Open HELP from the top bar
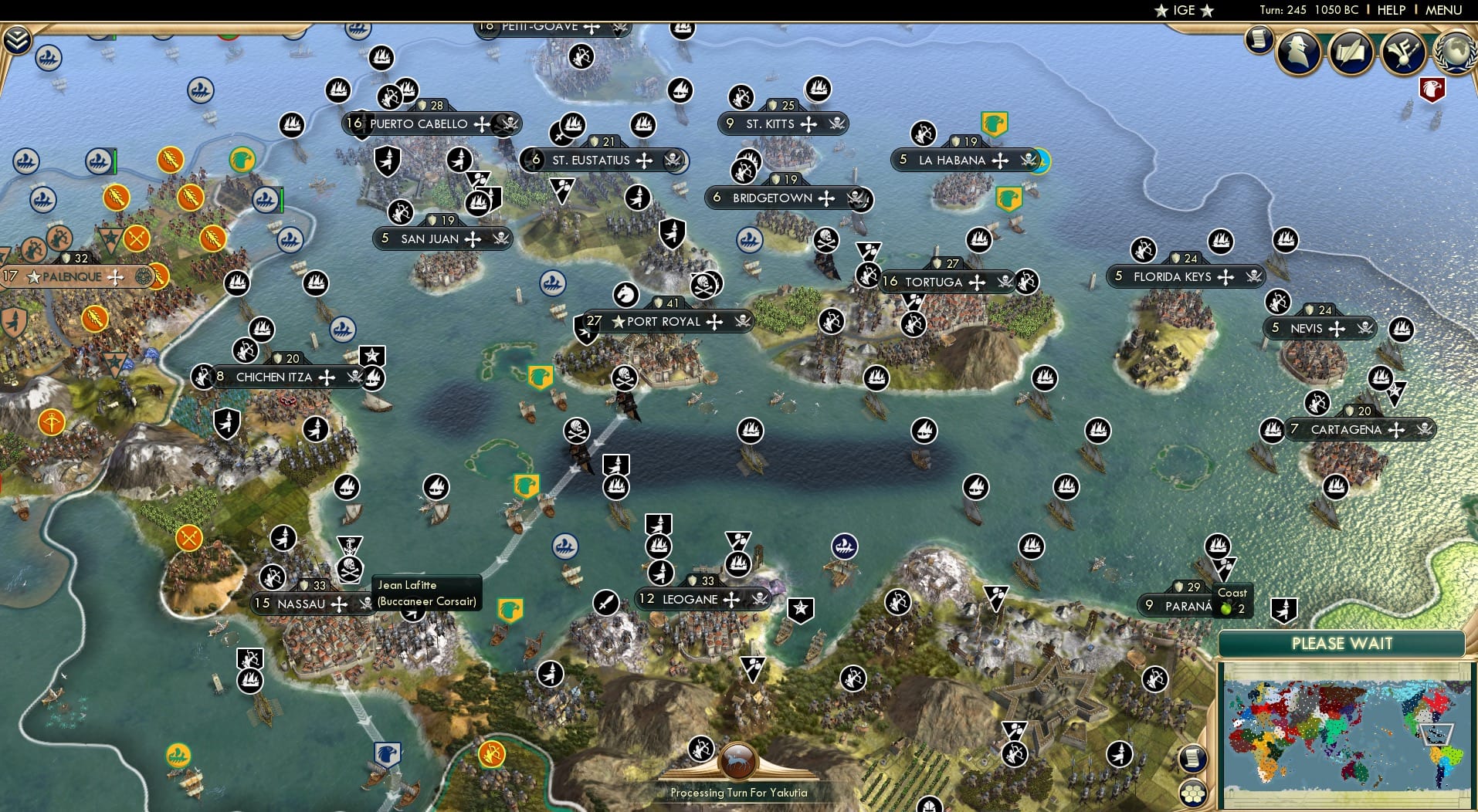1478x812 pixels. coord(1391,11)
